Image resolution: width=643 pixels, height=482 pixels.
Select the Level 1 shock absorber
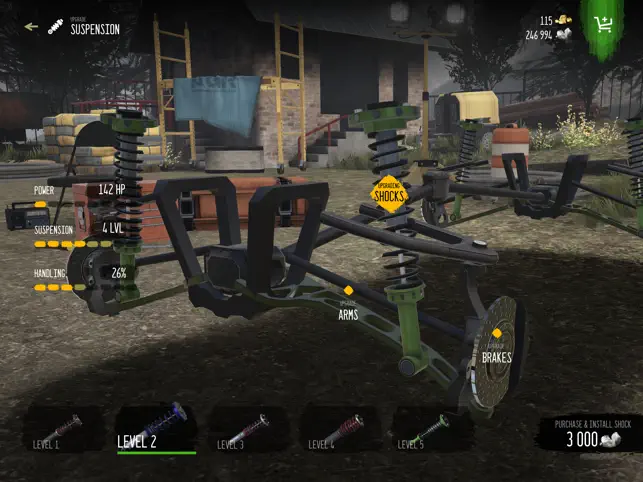[x=64, y=428]
